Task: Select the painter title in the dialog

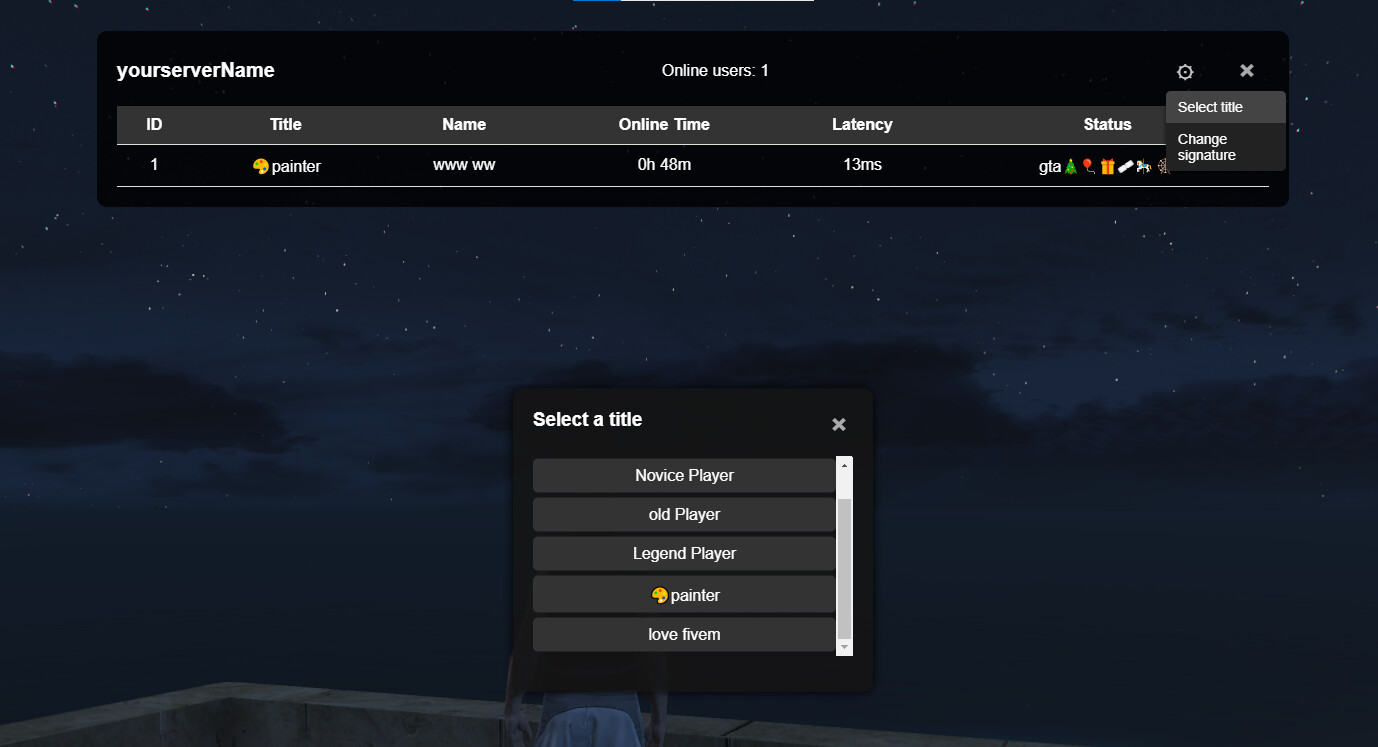Action: point(684,594)
